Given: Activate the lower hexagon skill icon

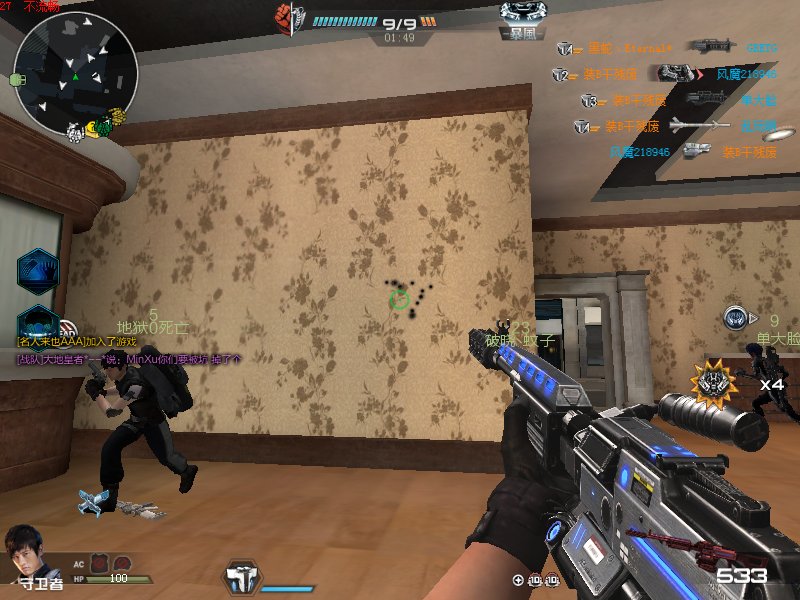Looking at the screenshot, I should [38, 323].
